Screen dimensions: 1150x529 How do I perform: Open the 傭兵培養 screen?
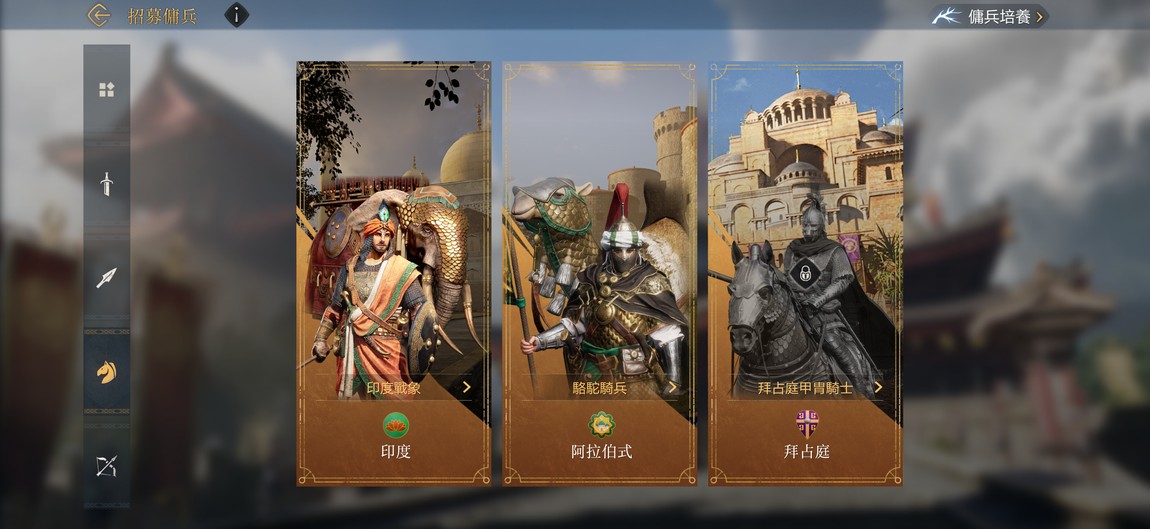click(990, 16)
